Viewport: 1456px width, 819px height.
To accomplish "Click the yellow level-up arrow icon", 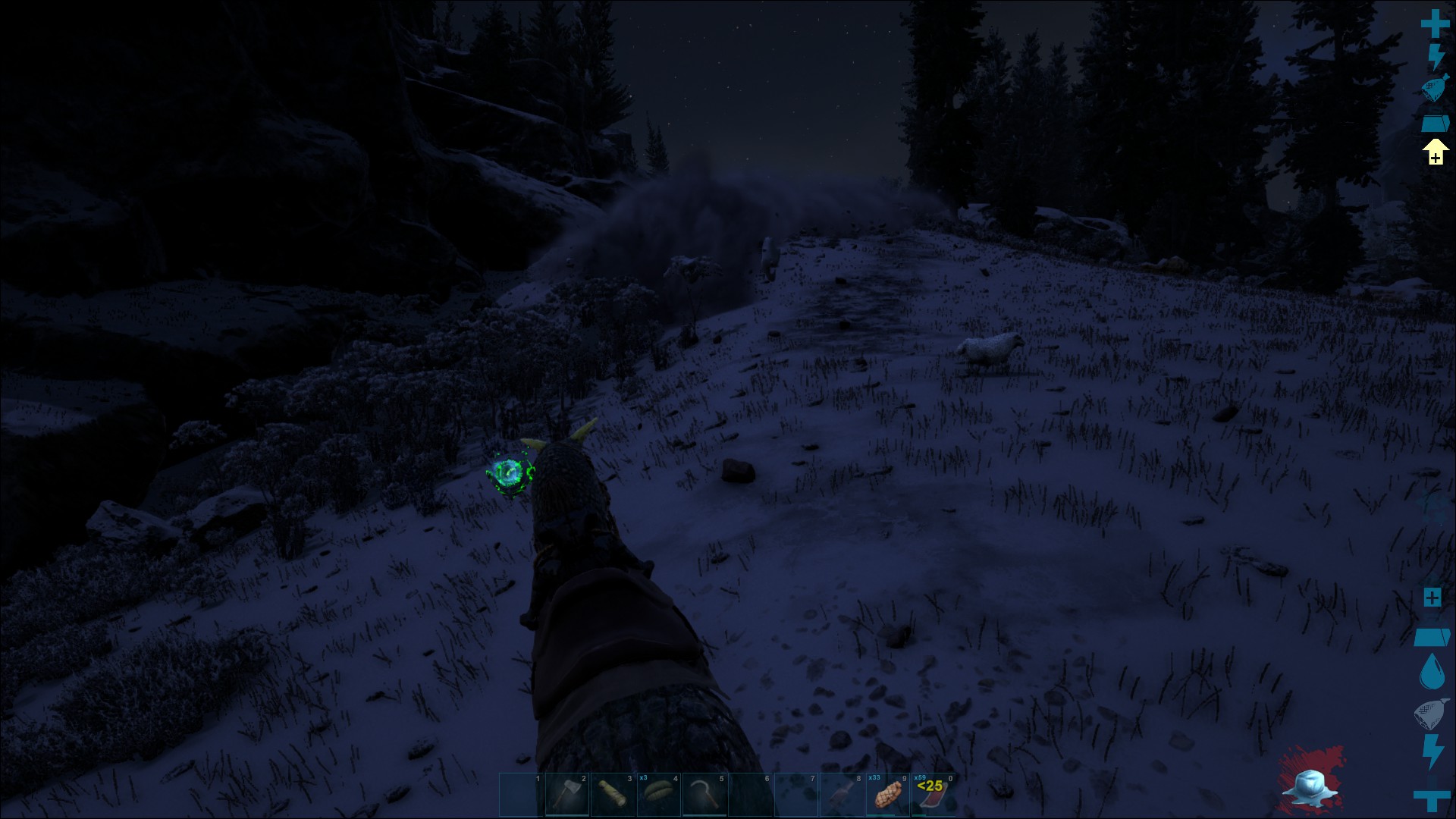I will 1435,152.
